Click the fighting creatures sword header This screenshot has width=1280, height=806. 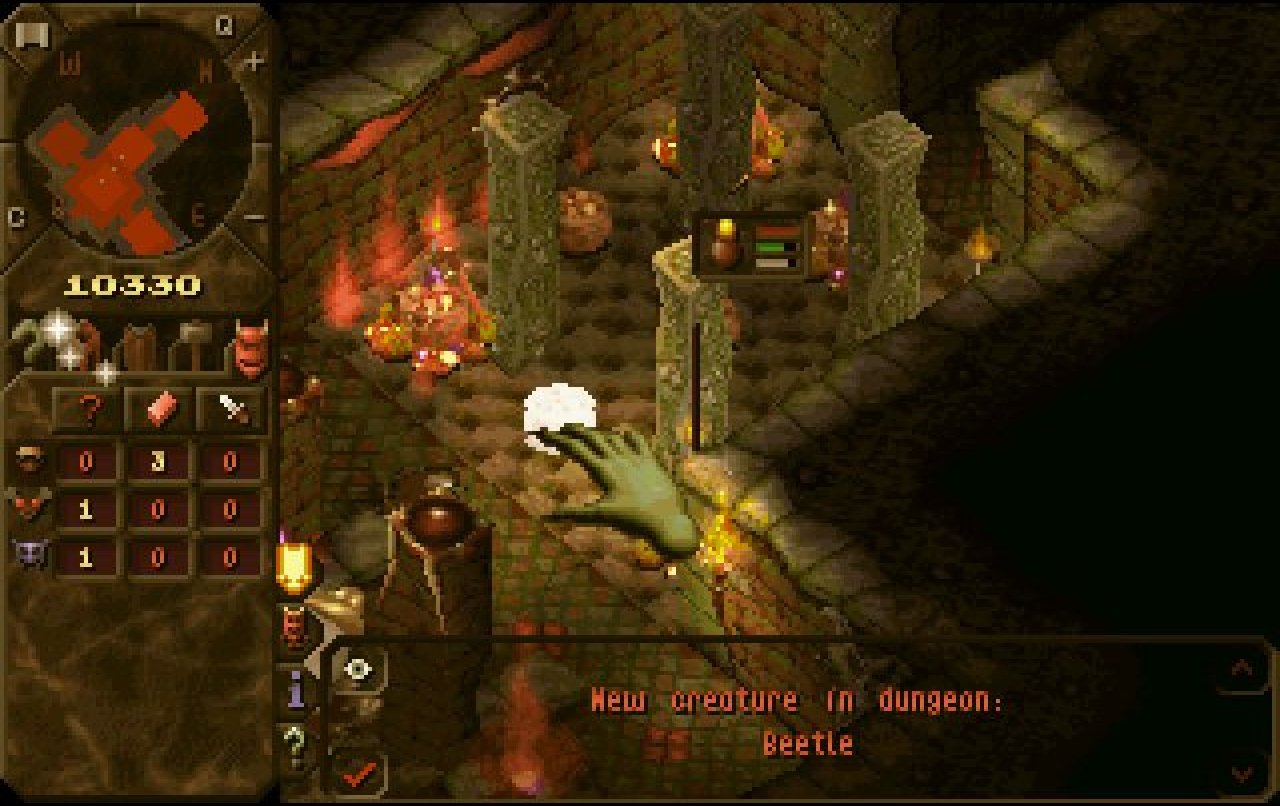pyautogui.click(x=231, y=409)
